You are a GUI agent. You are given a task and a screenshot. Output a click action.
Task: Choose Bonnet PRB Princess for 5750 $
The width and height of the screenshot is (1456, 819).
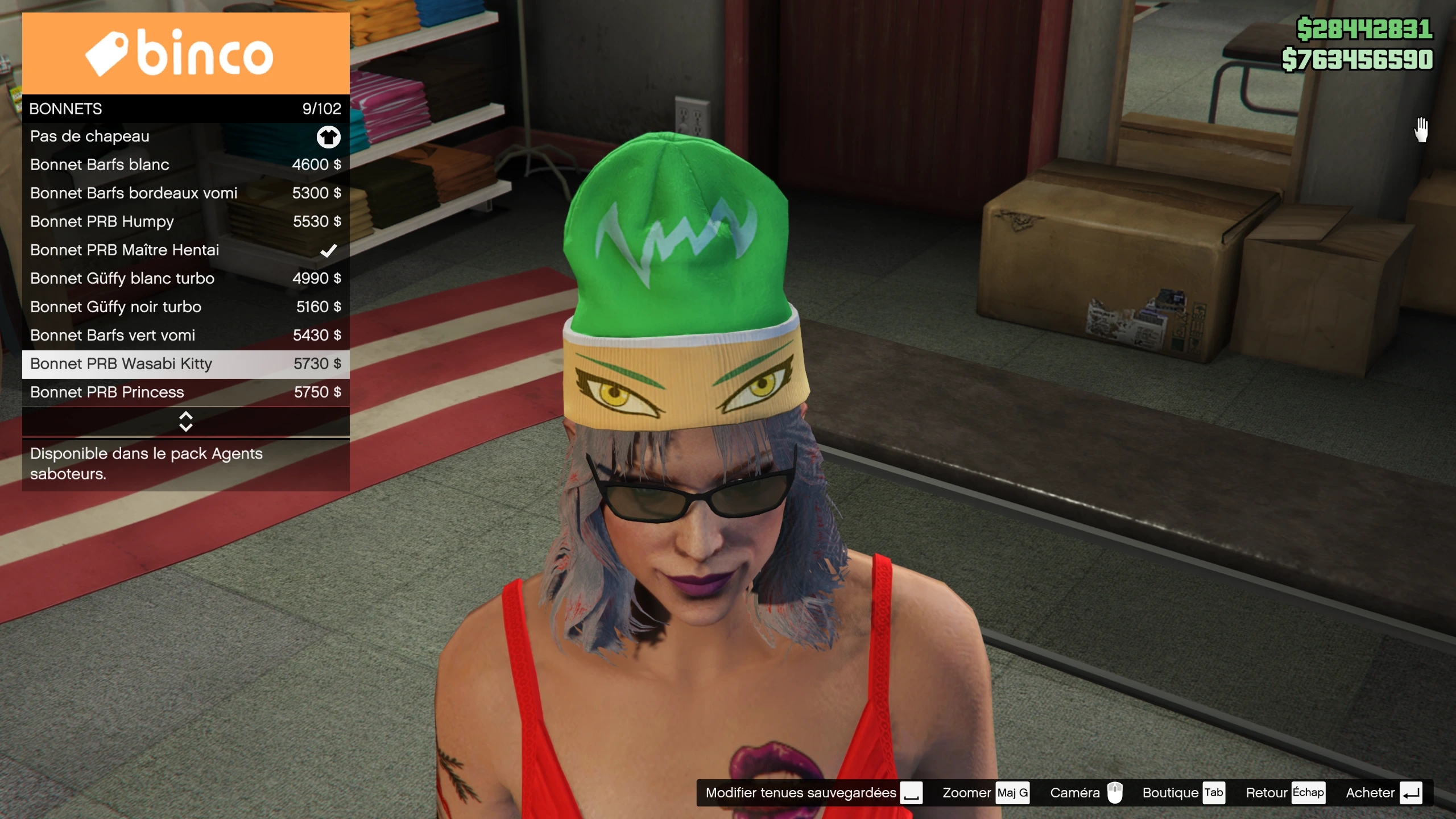coord(185,392)
